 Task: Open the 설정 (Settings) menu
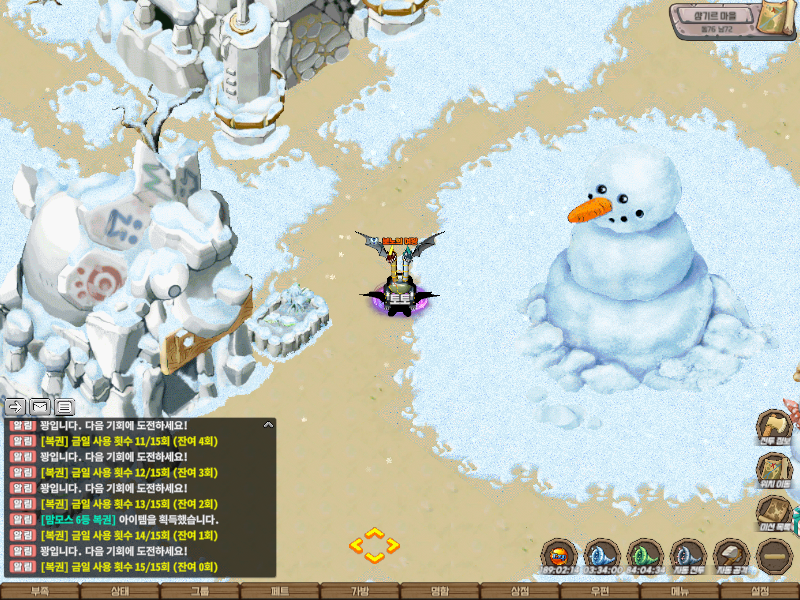(760, 591)
